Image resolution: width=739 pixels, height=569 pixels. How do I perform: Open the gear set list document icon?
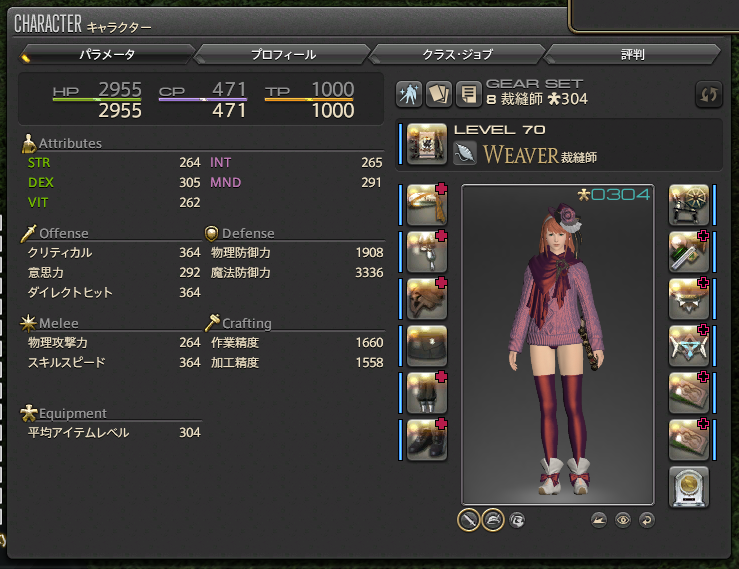[467, 94]
